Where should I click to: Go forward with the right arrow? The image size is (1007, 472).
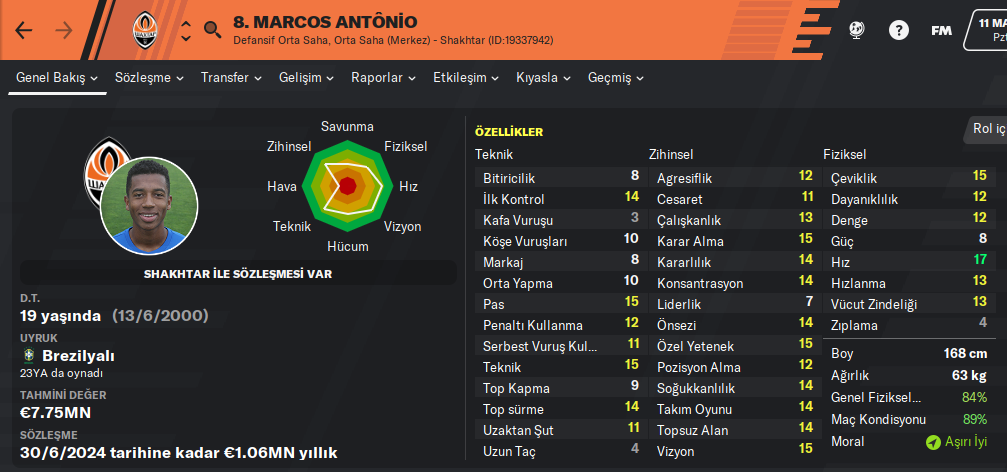pyautogui.click(x=64, y=30)
